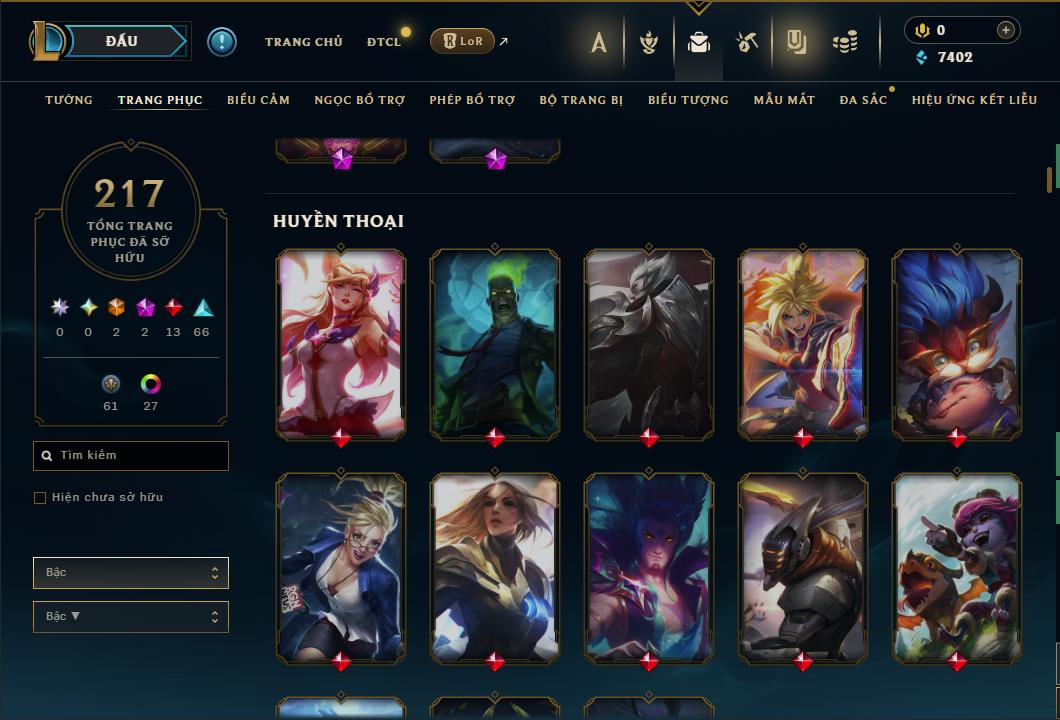Viewport: 1060px width, 720px height.
Task: Toggle the Hiện chưa sở hữu checkbox
Action: click(x=40, y=498)
